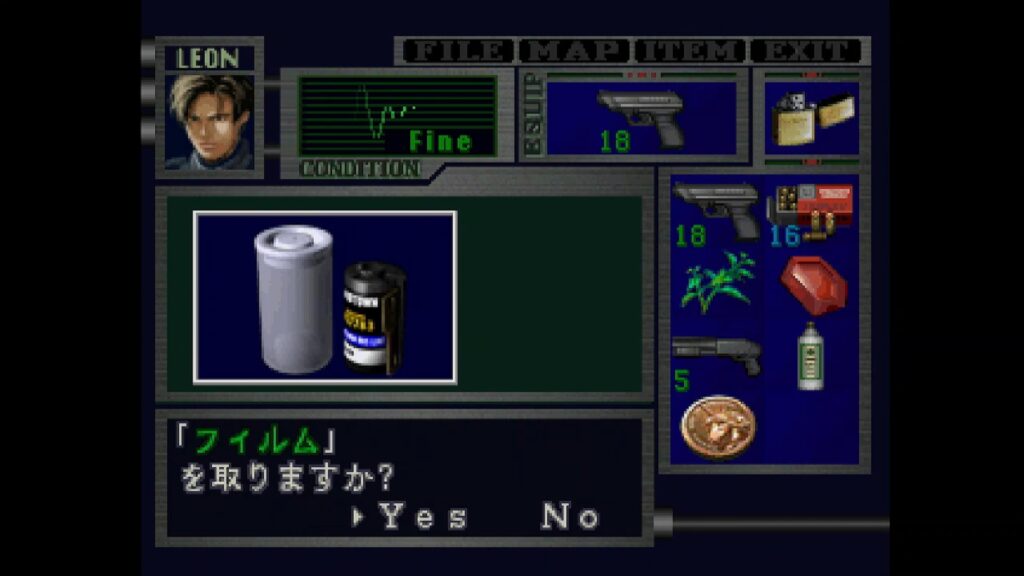
Task: Choose No to decline the film
Action: (x=571, y=517)
